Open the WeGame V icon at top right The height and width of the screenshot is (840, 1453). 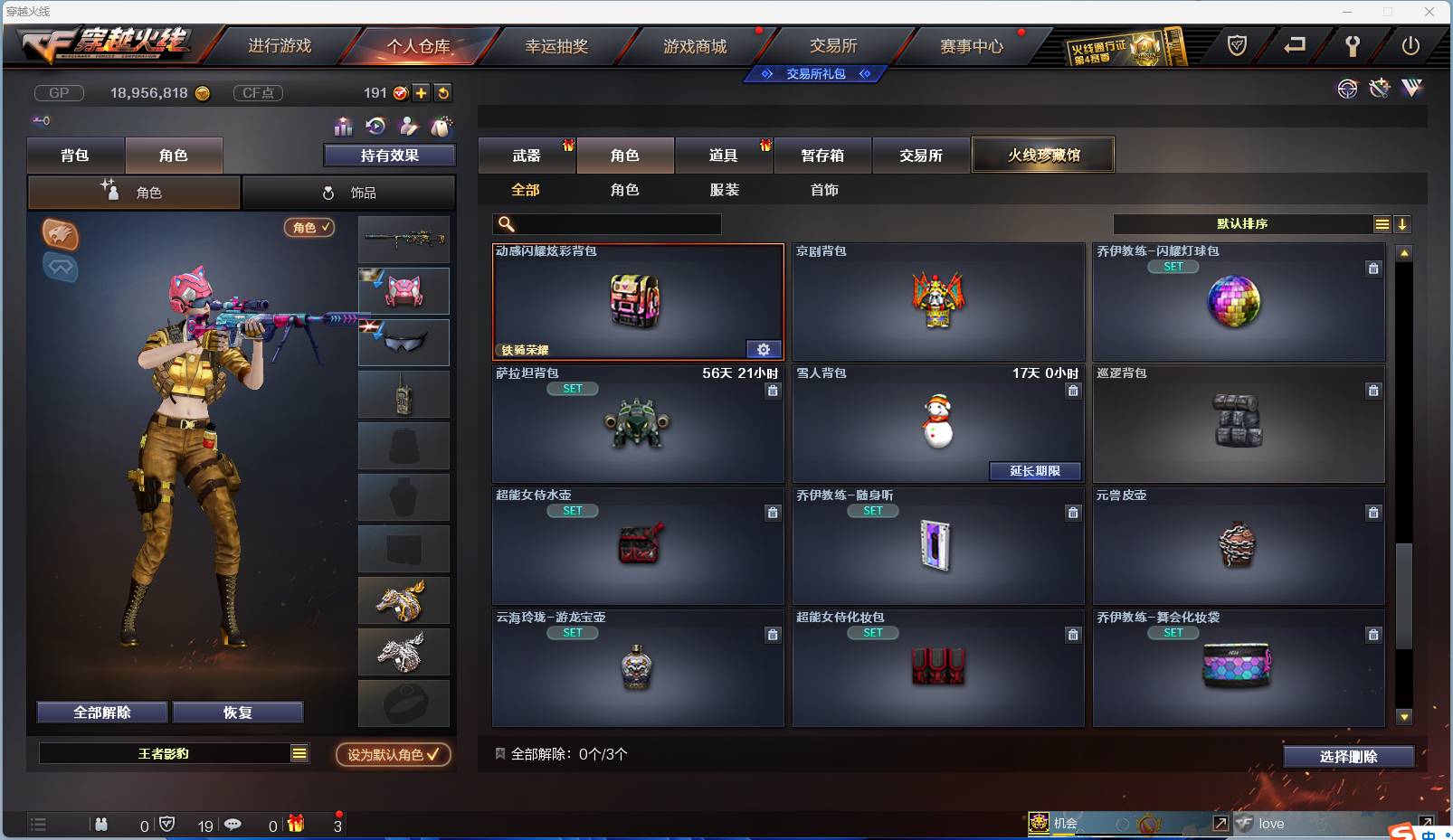click(x=1410, y=90)
